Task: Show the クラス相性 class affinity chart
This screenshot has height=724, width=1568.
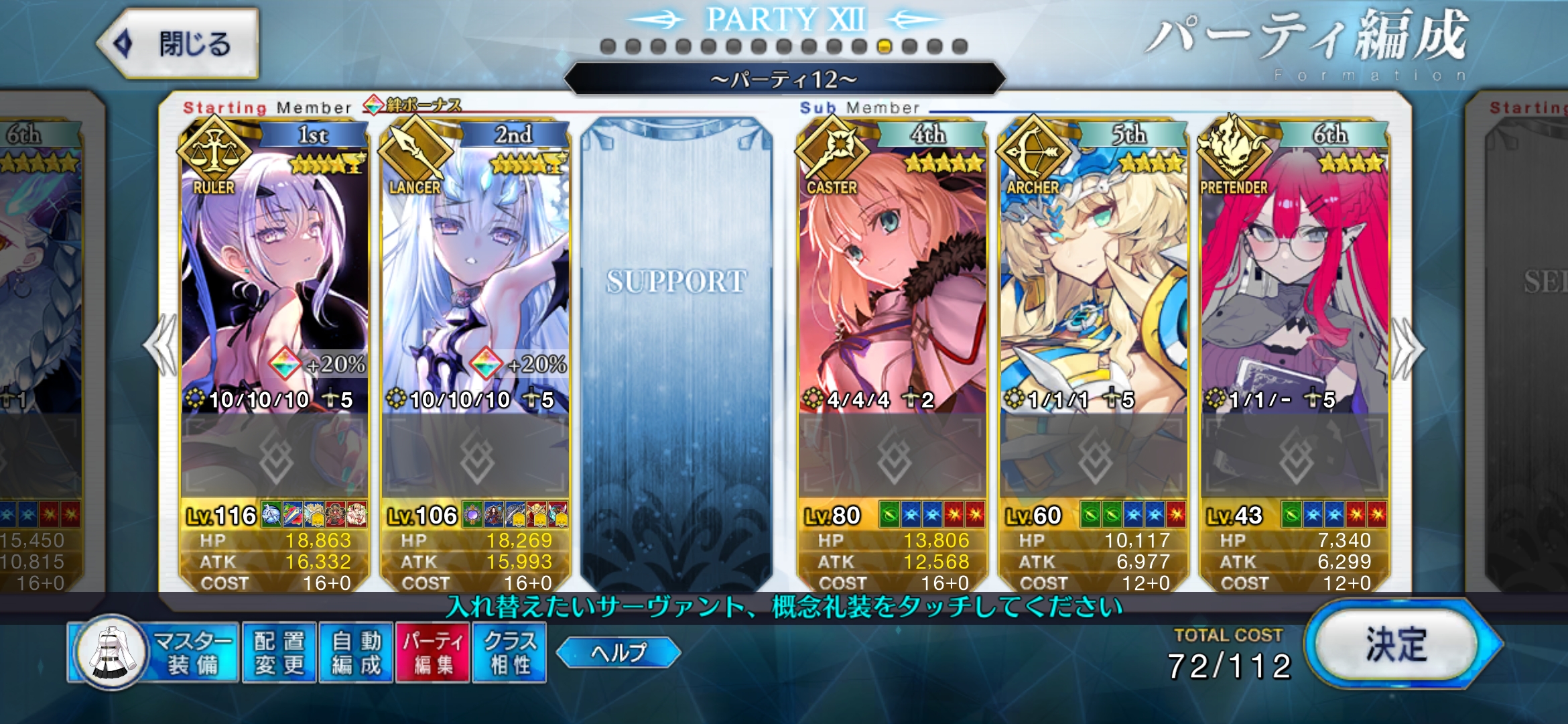Action: 509,653
